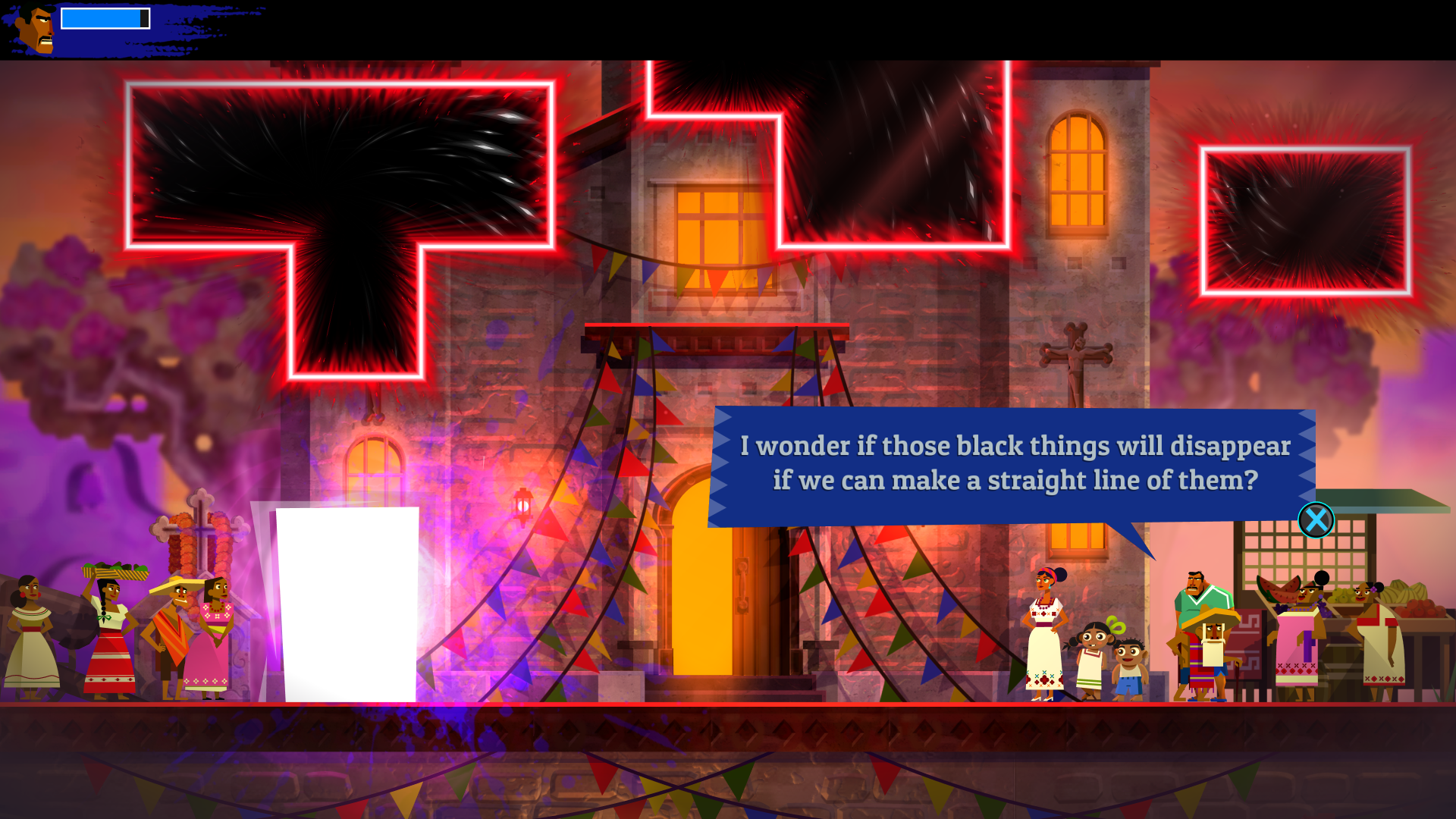Dismiss the speech bubble about black things
Image resolution: width=1456 pixels, height=819 pixels.
pyautogui.click(x=1316, y=519)
